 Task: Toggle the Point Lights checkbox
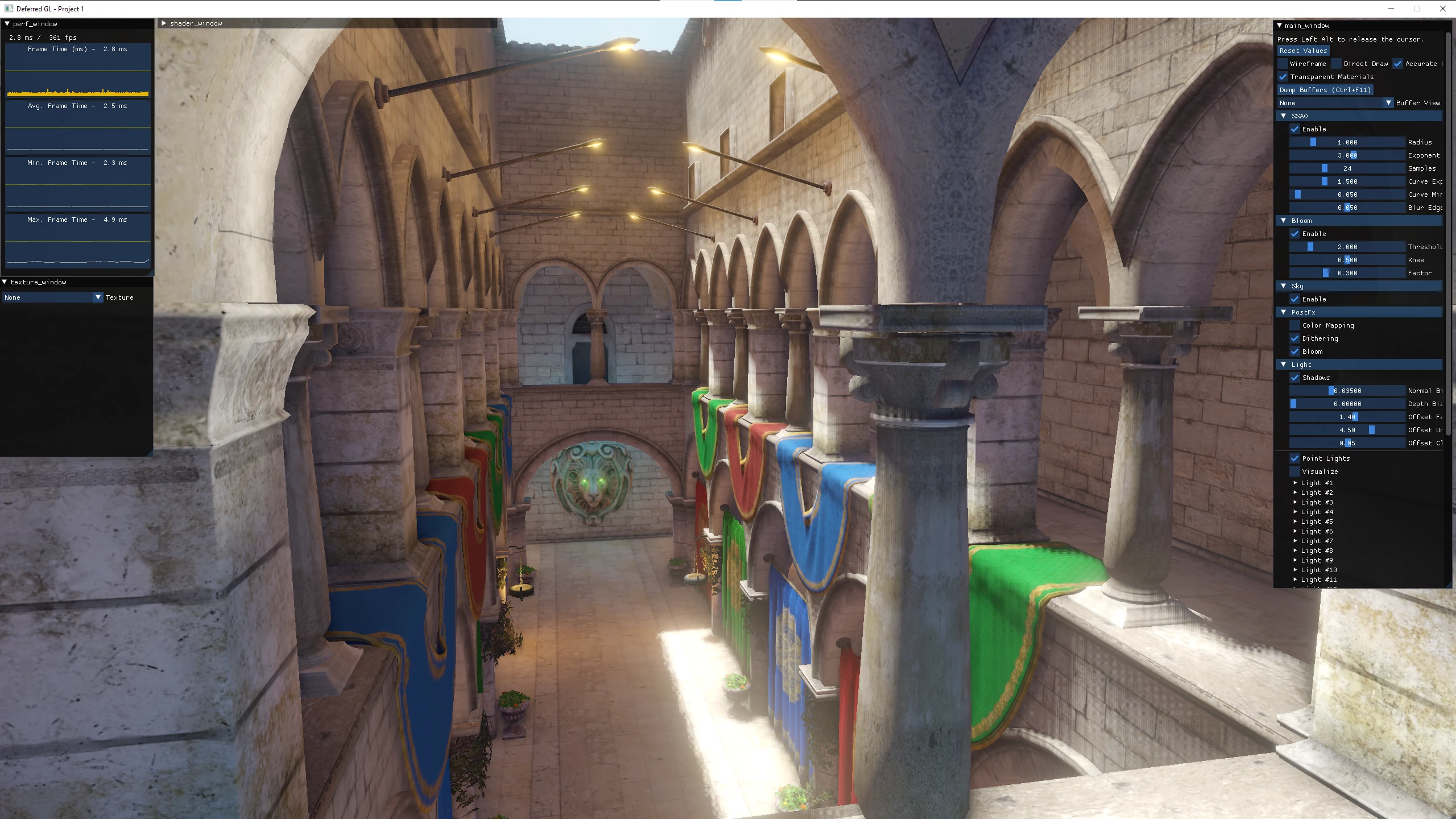click(x=1295, y=458)
